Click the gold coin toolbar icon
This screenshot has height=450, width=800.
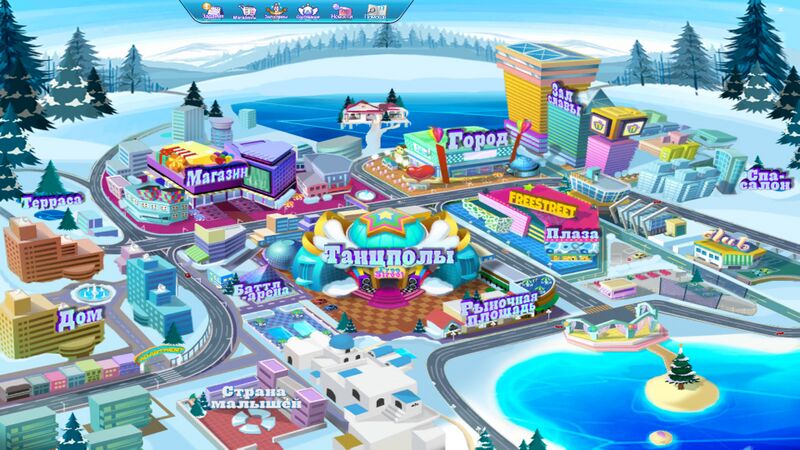(213, 11)
